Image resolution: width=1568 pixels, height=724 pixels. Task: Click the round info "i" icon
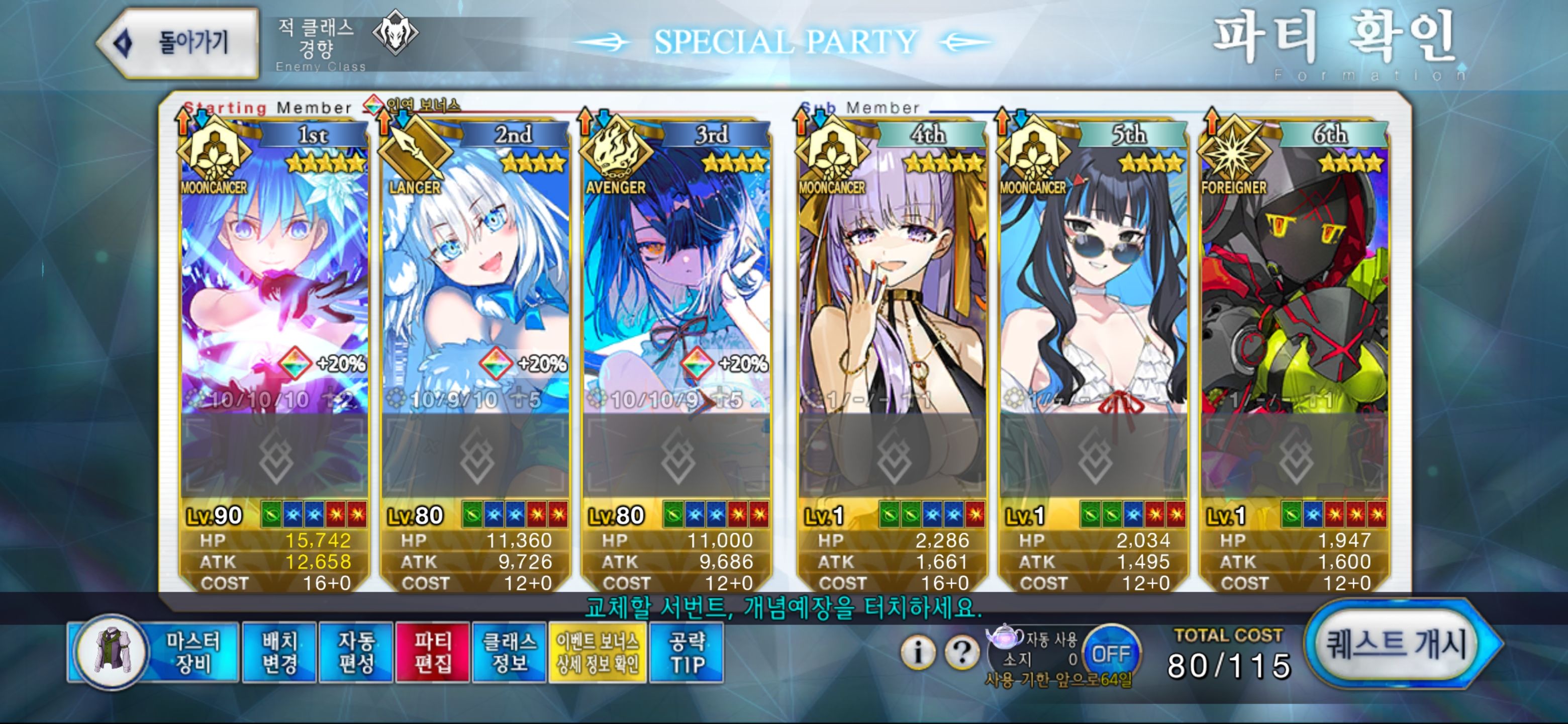pos(918,652)
